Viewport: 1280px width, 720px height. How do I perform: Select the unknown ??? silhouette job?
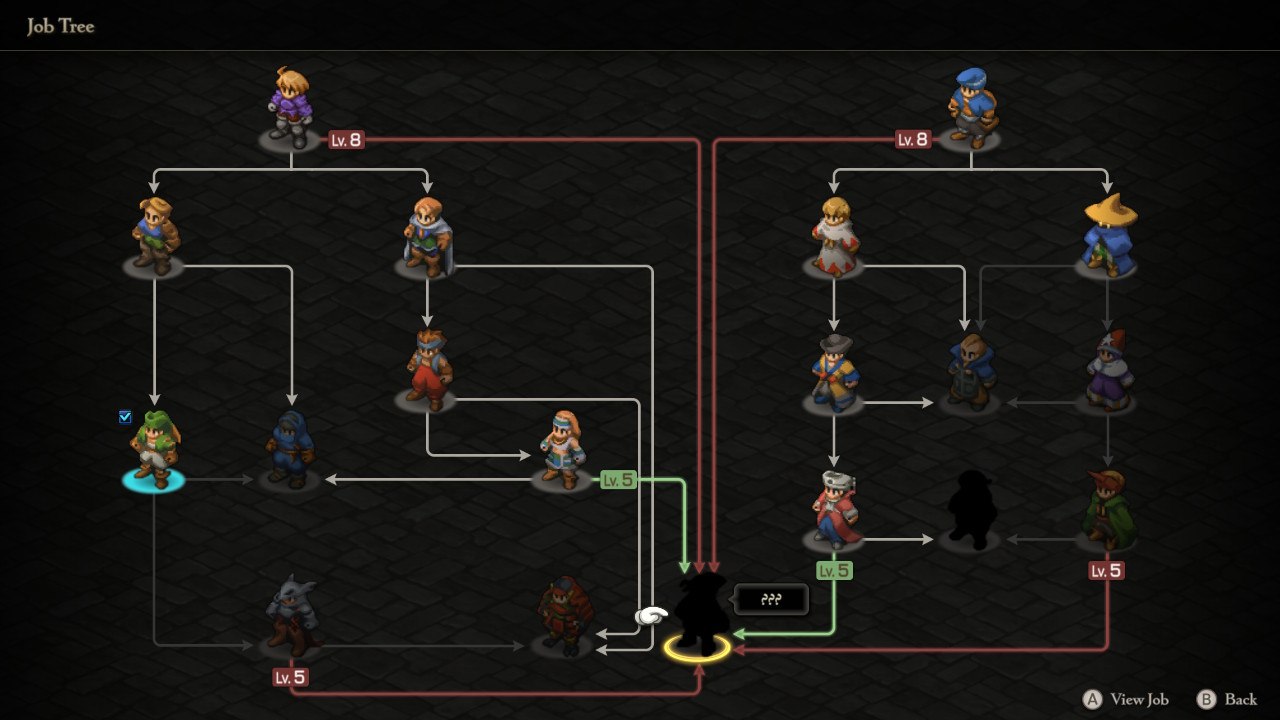[x=698, y=612]
